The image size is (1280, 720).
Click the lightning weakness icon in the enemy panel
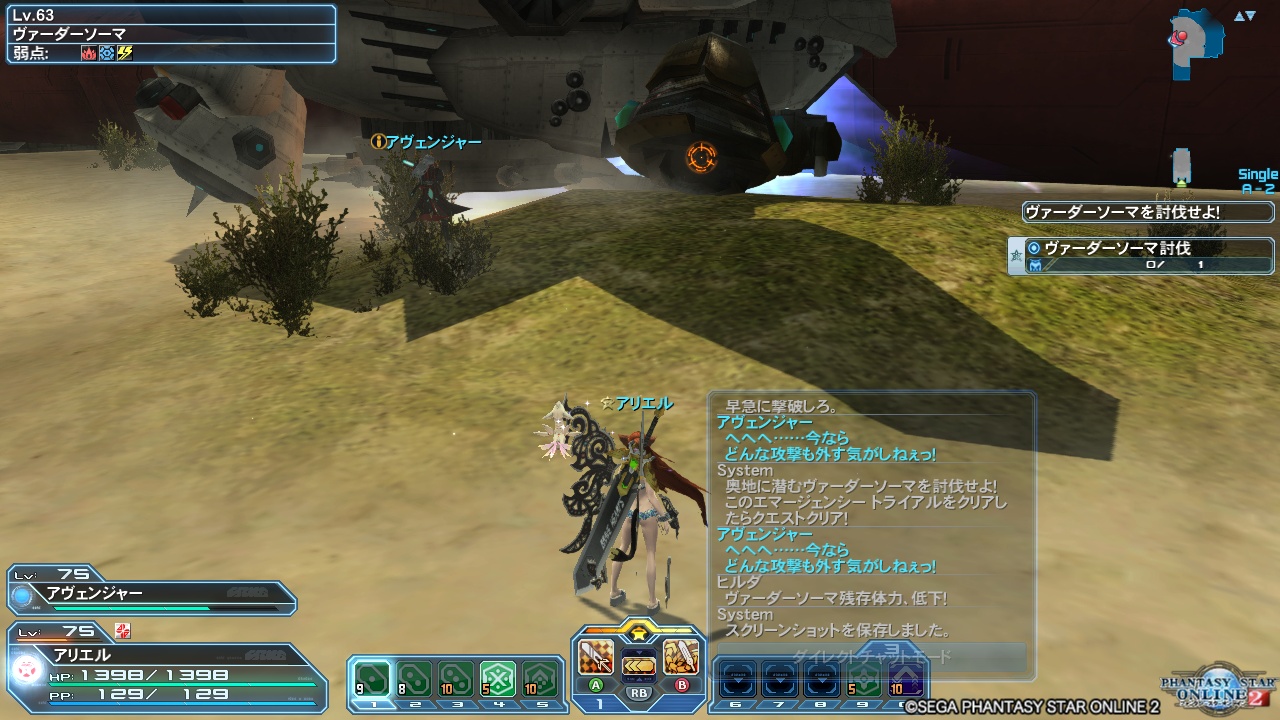124,53
